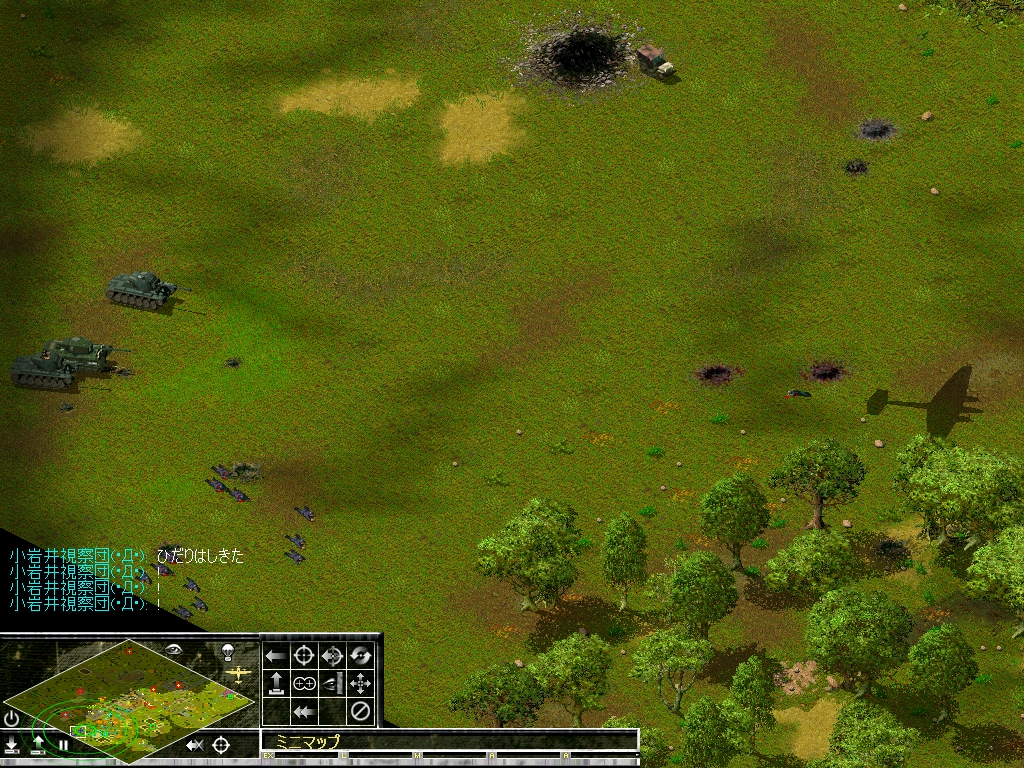Open the power button menu
Image resolution: width=1024 pixels, height=768 pixels.
[x=11, y=718]
